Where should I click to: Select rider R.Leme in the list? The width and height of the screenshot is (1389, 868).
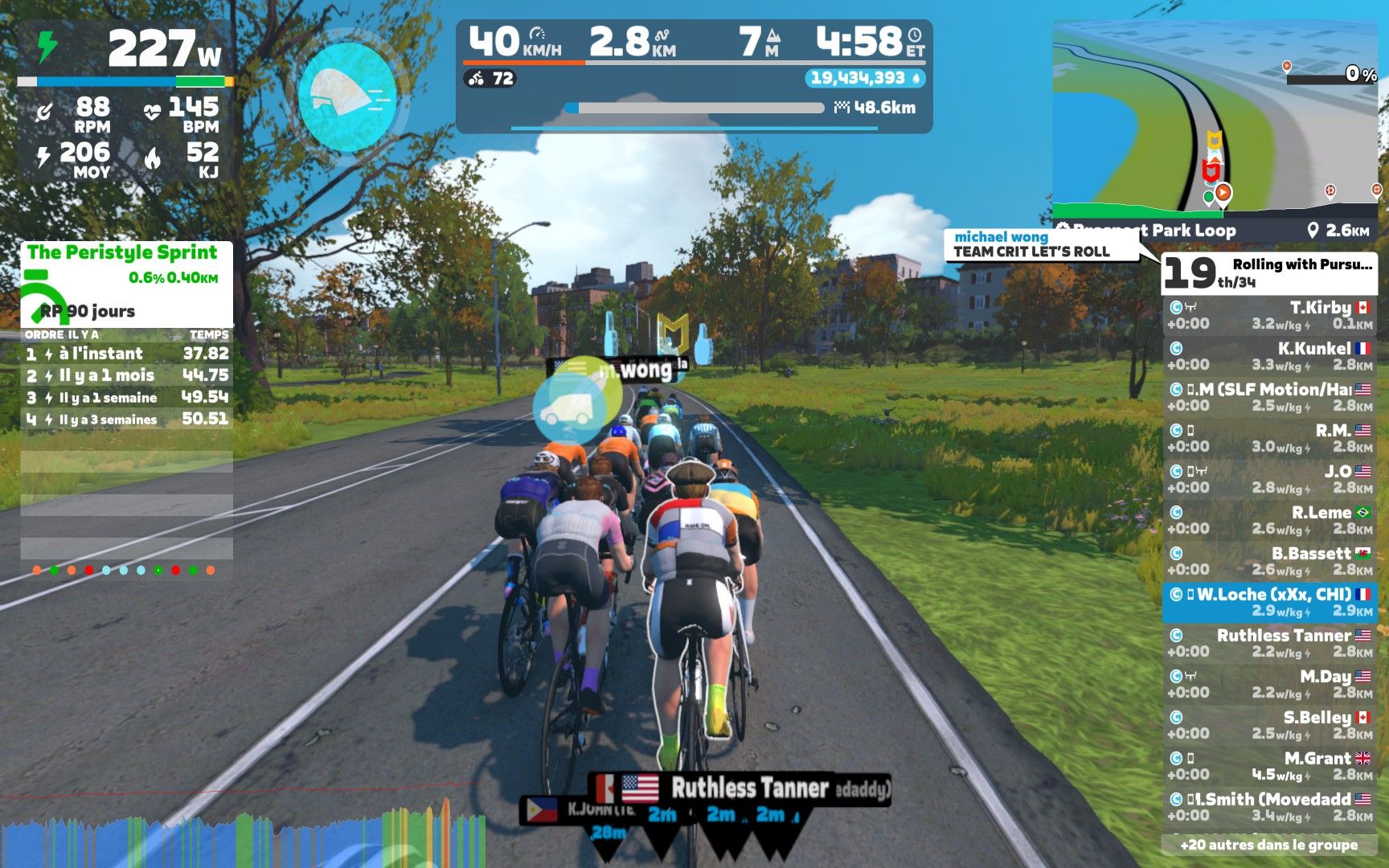point(1269,520)
